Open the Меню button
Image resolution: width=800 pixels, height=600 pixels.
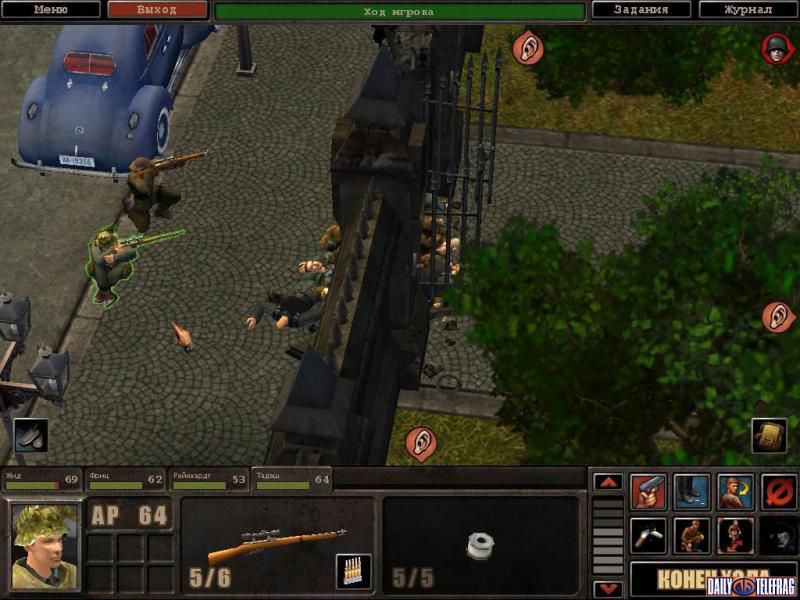click(x=51, y=10)
